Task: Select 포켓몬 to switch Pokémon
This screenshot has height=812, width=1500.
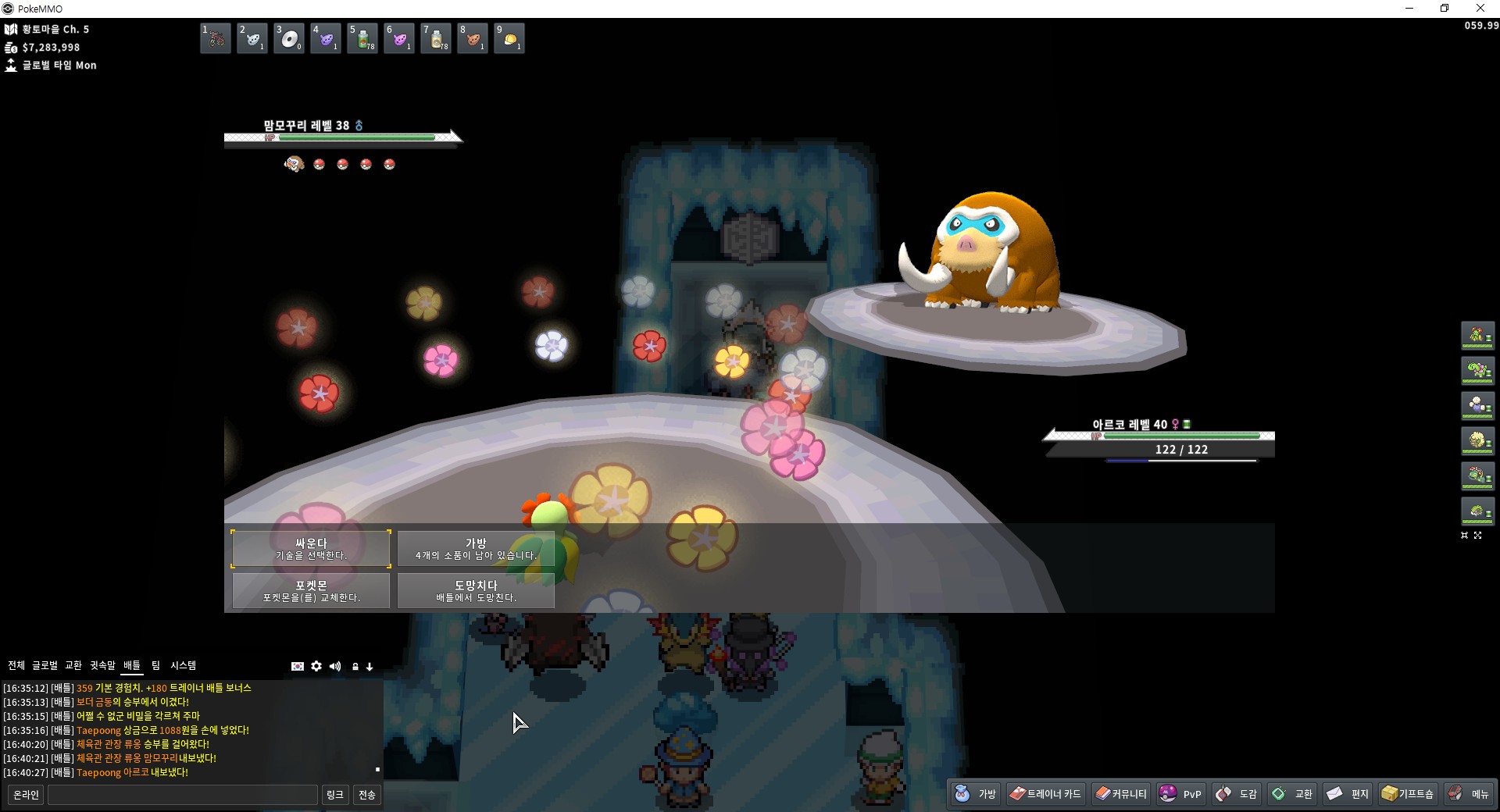Action: coord(311,590)
